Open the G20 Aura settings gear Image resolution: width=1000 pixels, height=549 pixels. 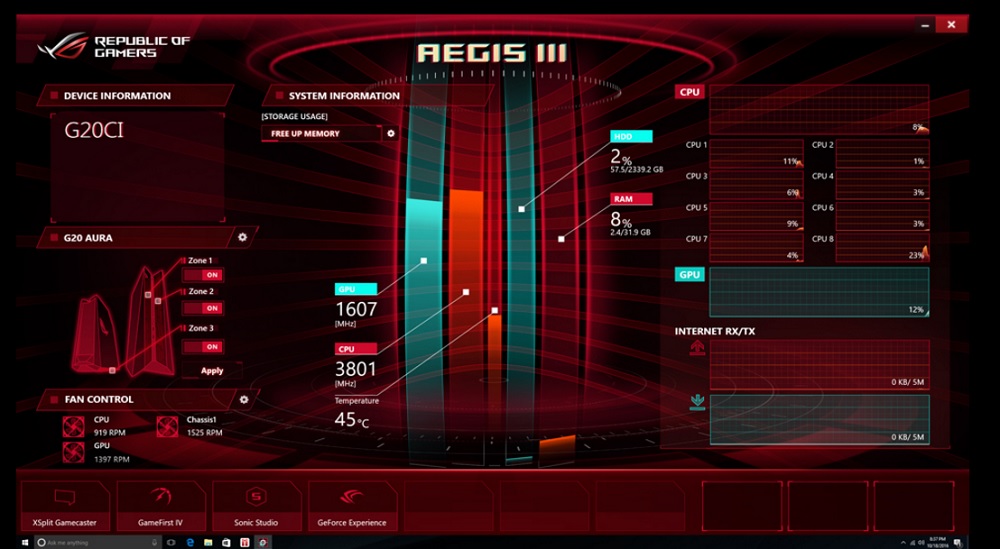tap(242, 237)
